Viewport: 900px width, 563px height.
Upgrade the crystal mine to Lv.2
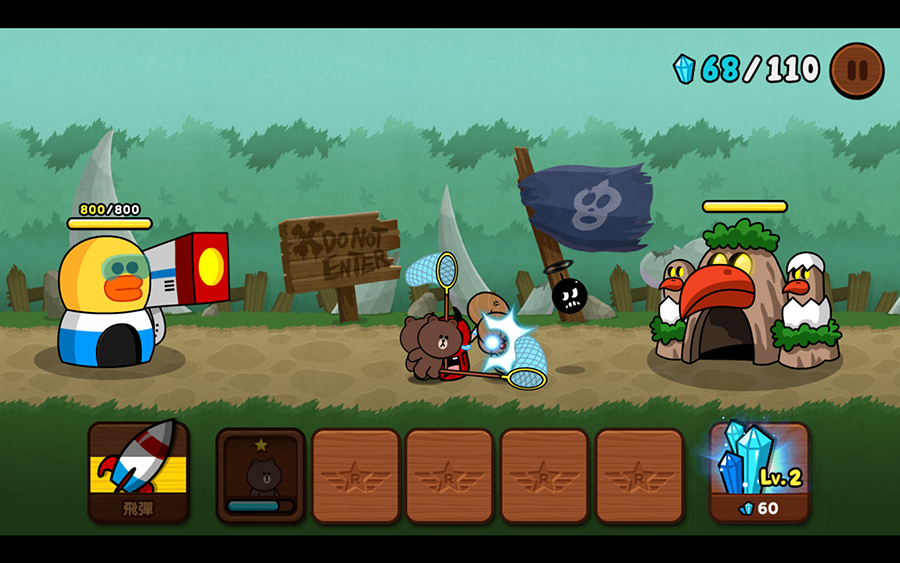click(x=759, y=471)
